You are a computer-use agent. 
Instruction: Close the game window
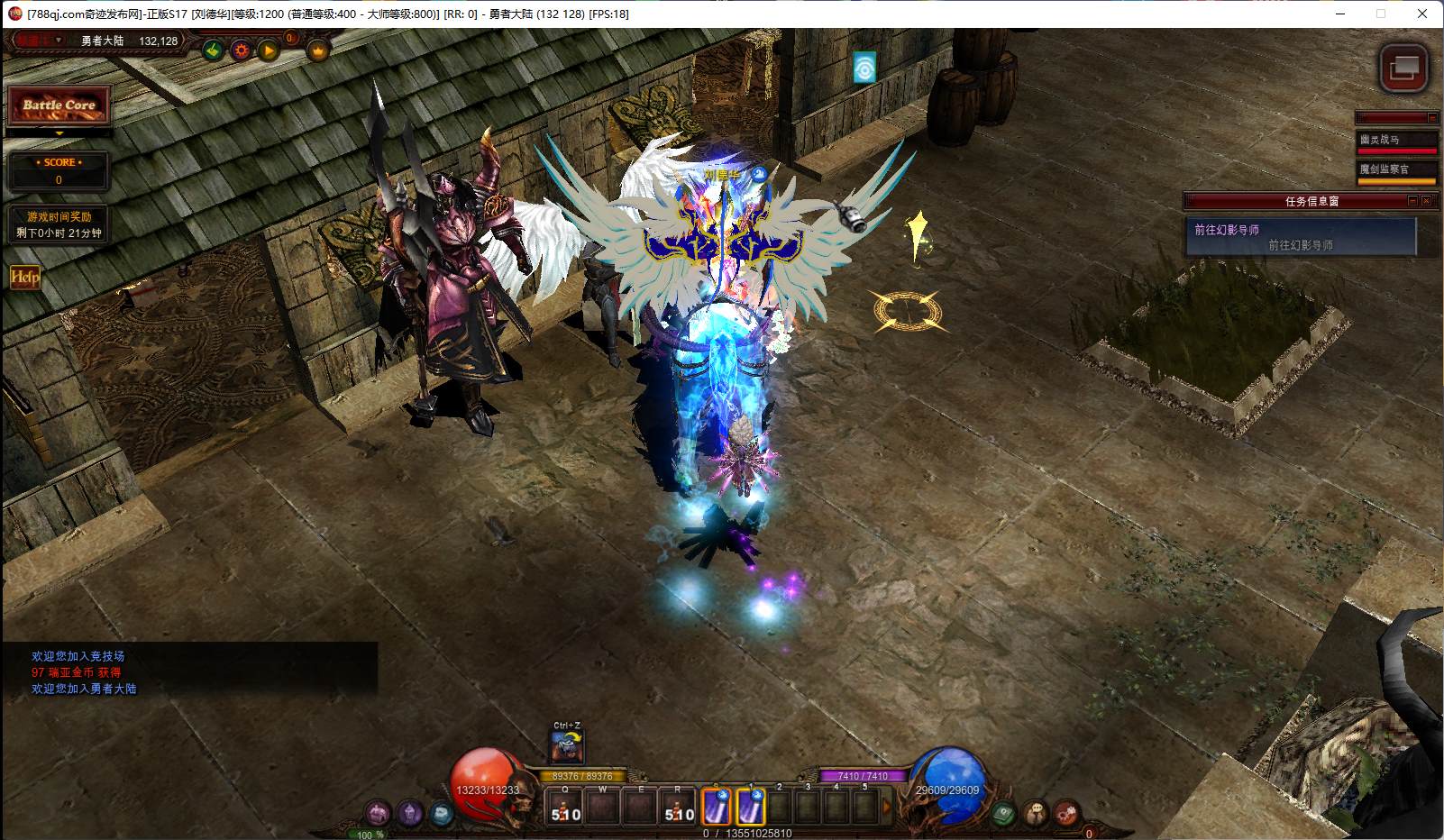(1422, 14)
